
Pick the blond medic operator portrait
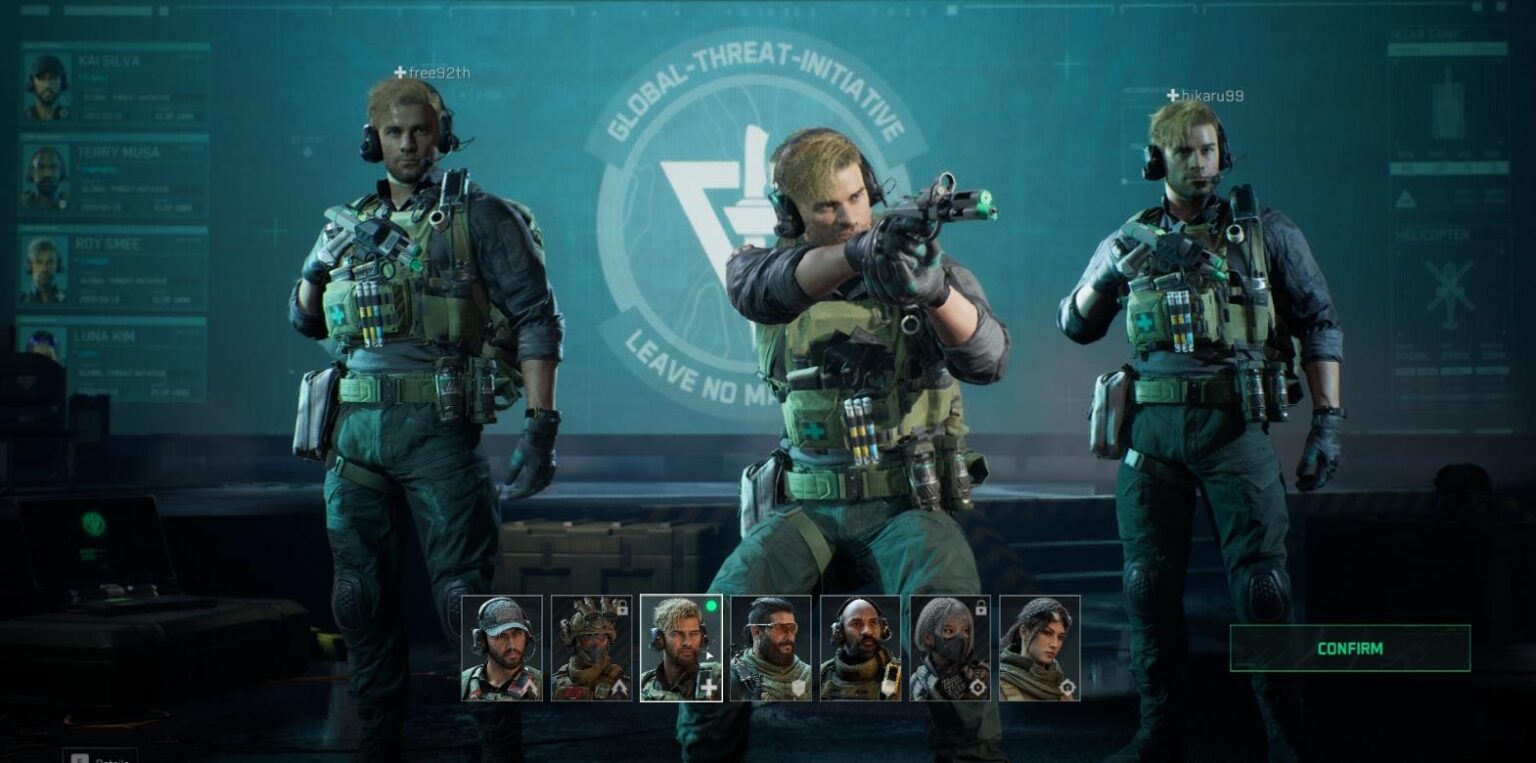point(680,647)
